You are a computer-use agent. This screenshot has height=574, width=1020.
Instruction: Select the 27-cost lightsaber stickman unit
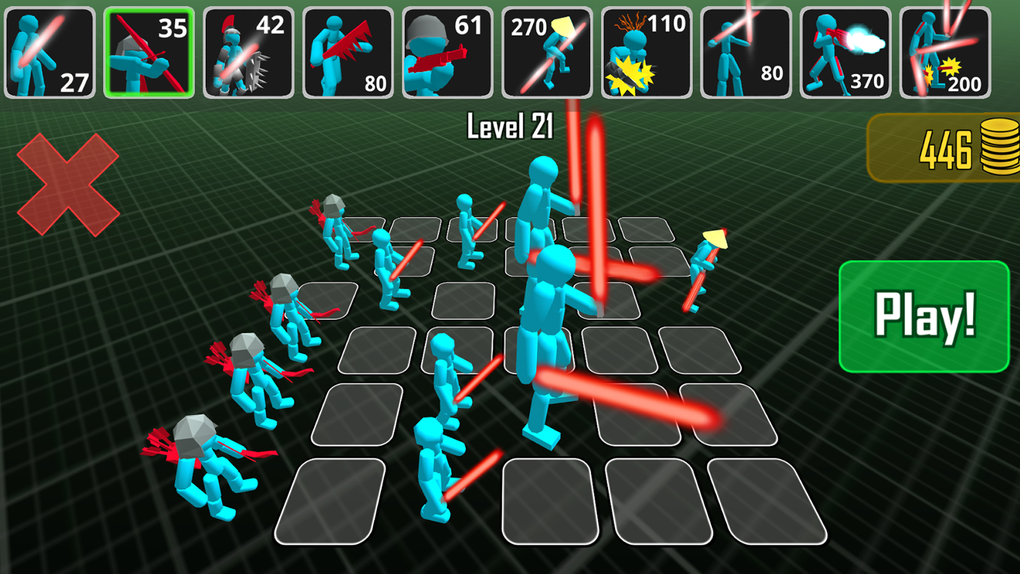[50, 53]
